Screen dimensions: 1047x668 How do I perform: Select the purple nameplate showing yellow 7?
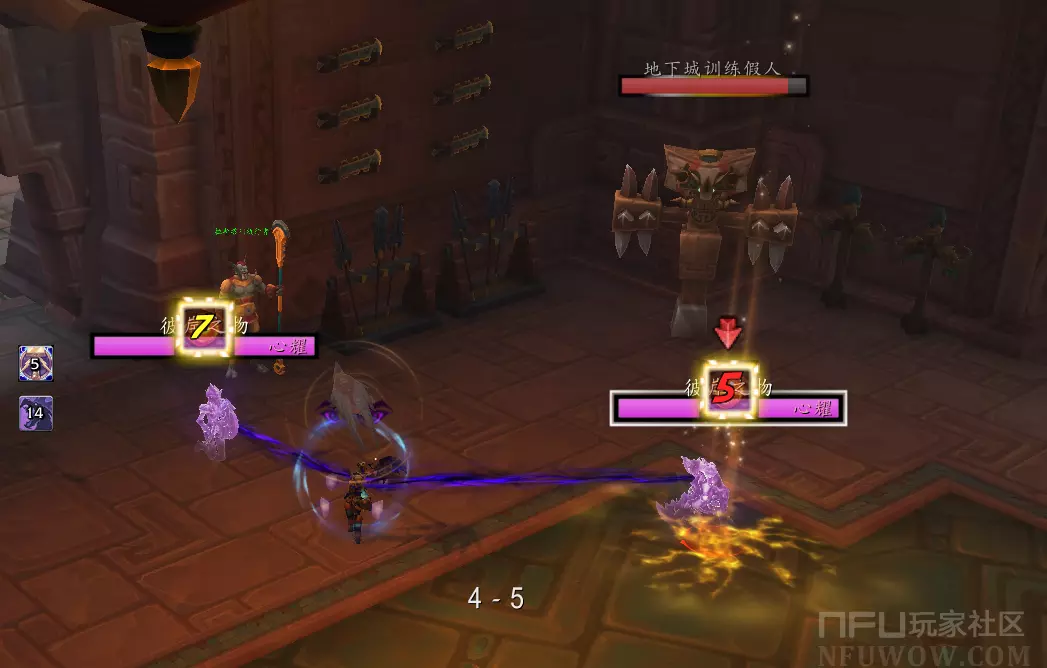[205, 346]
